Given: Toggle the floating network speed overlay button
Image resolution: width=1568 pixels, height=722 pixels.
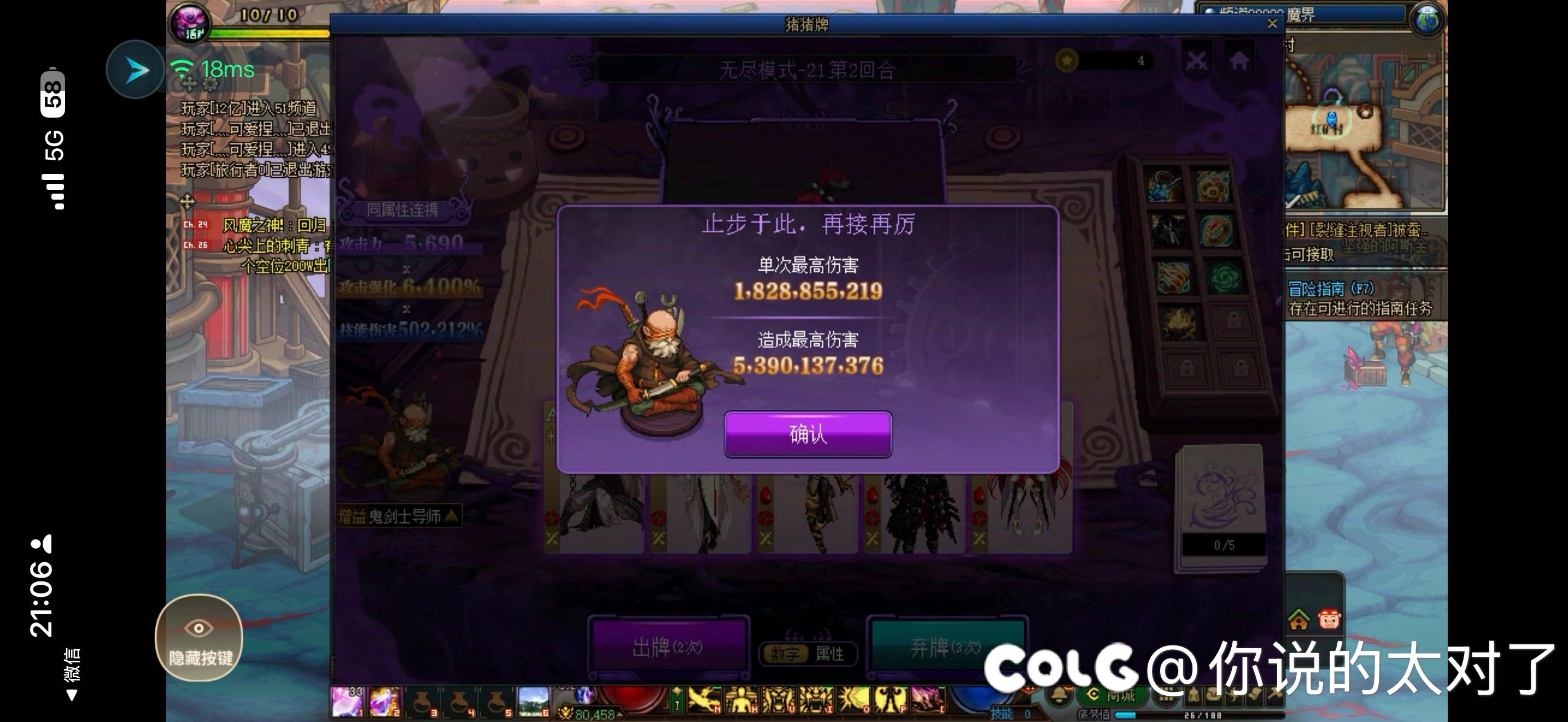Looking at the screenshot, I should tap(135, 69).
